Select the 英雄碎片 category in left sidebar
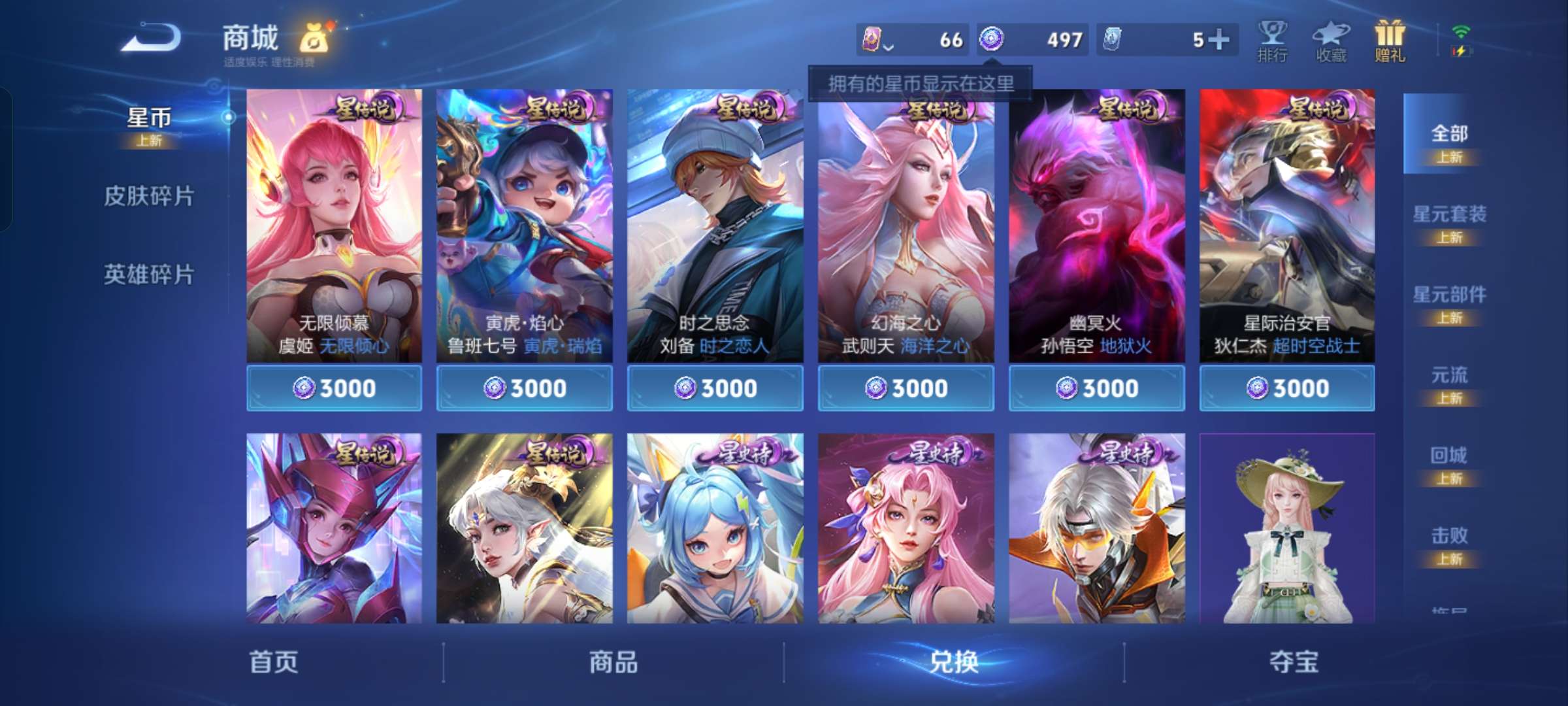Image resolution: width=1568 pixels, height=706 pixels. coord(149,275)
